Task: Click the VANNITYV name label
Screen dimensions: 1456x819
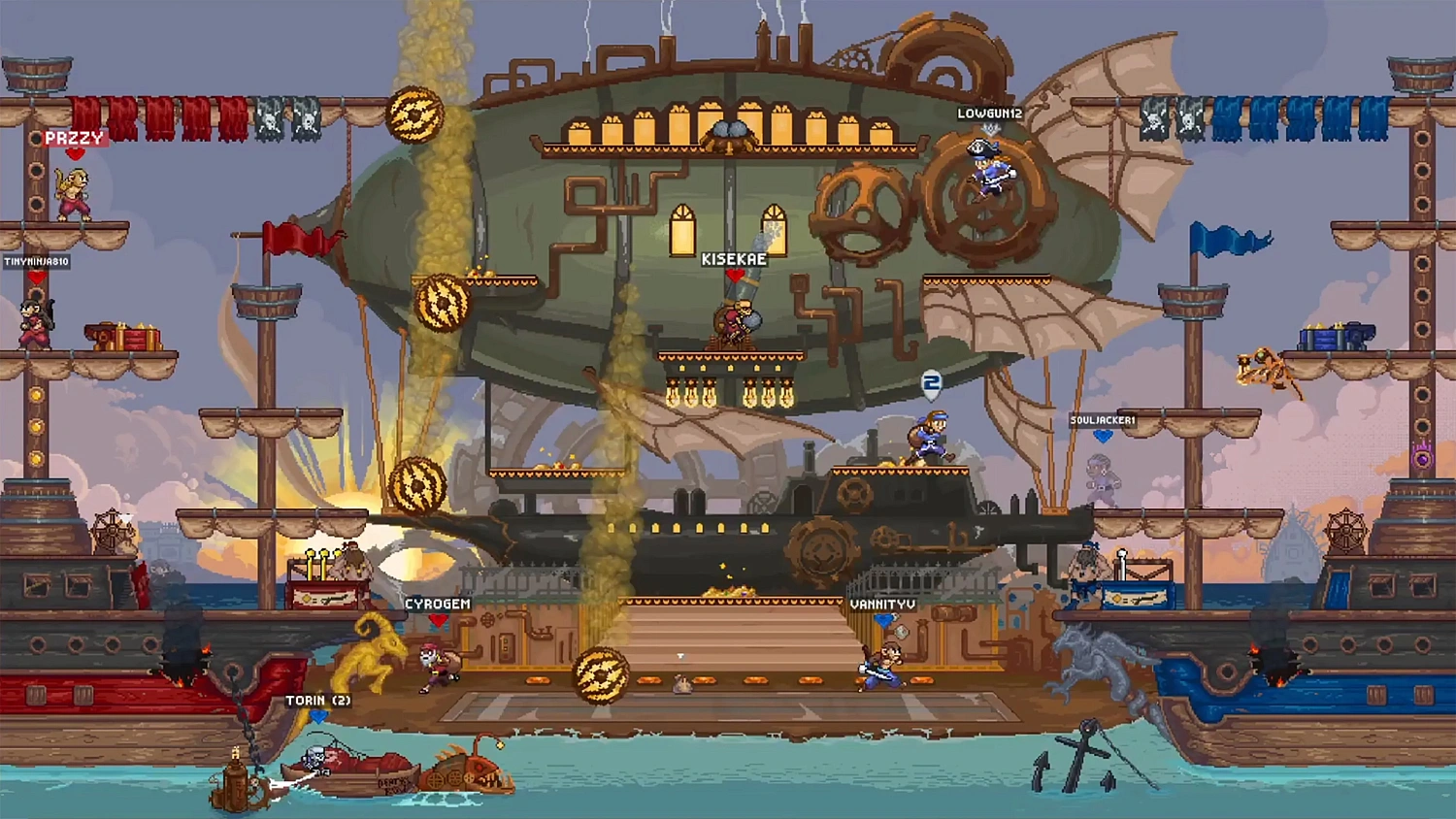Action: 881,605
